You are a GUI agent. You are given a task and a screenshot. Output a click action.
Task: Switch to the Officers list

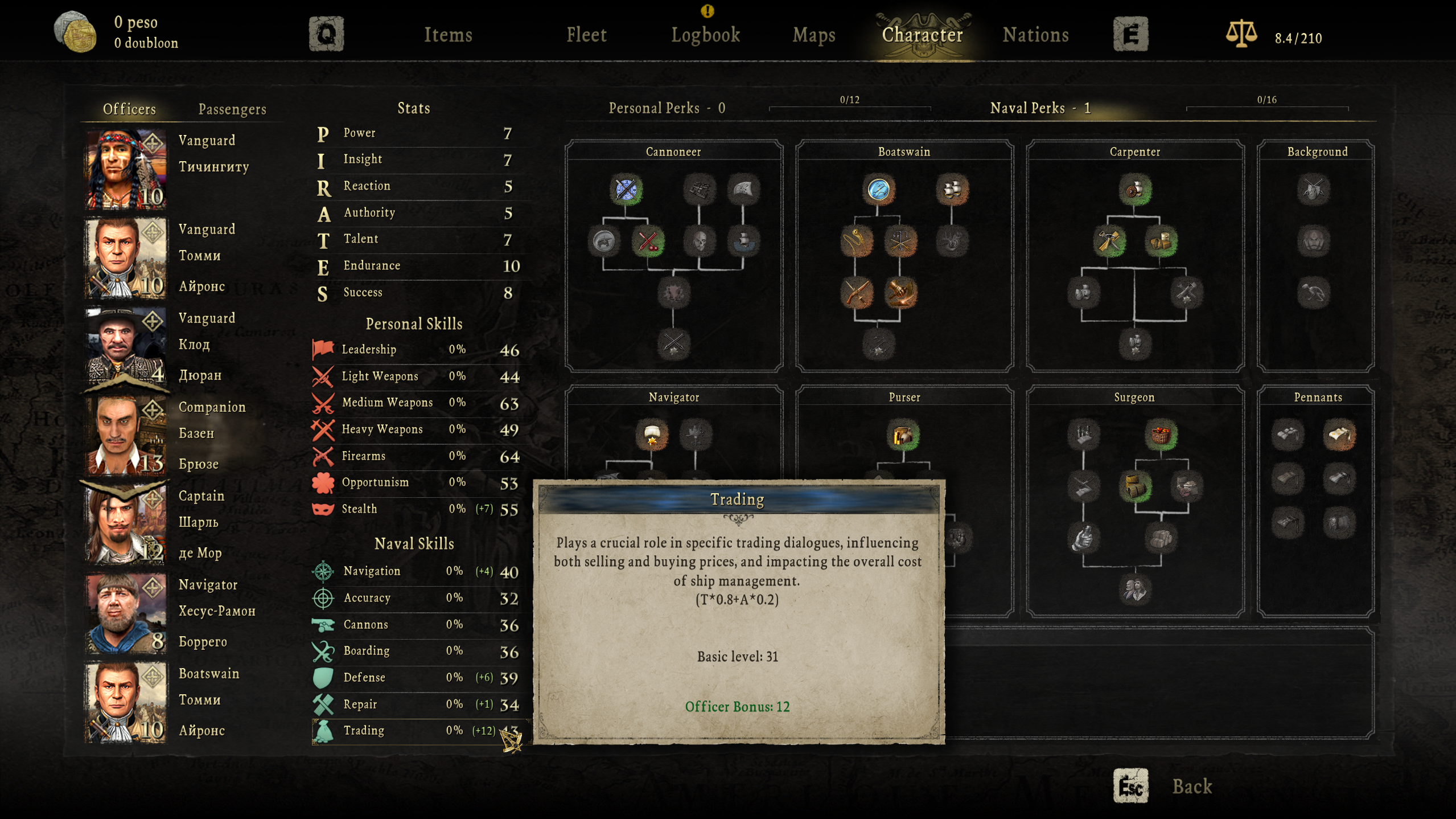coord(129,109)
